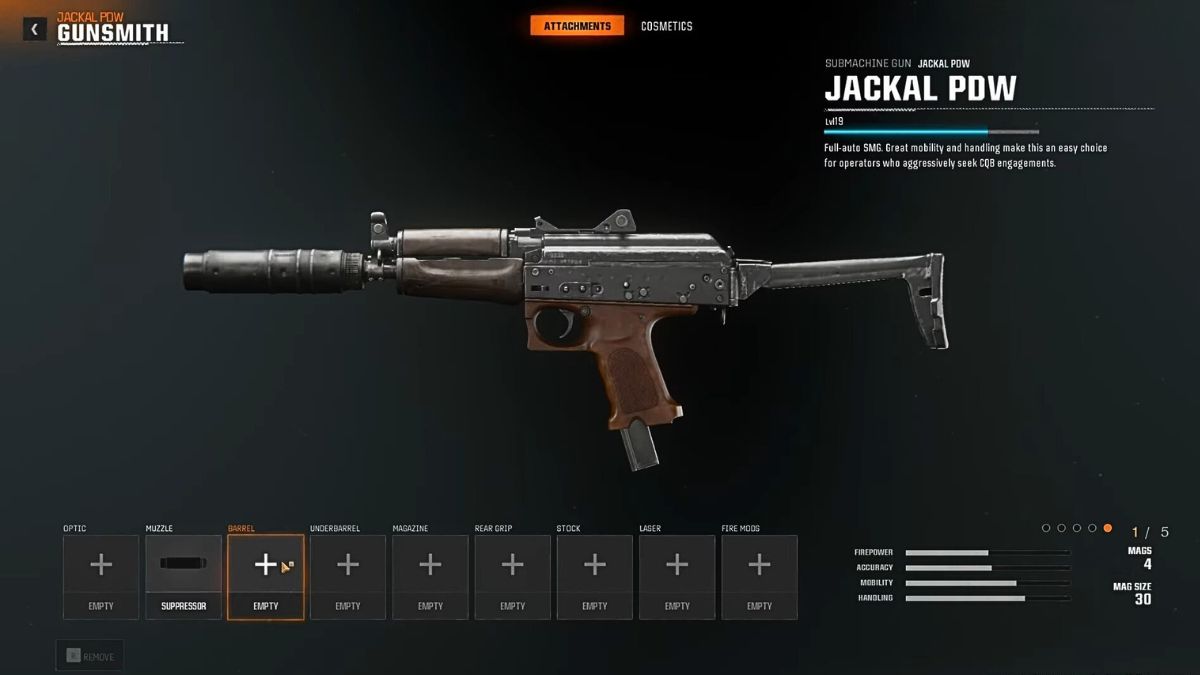Select the Attachments tab
This screenshot has height=675, width=1200.
click(x=577, y=26)
